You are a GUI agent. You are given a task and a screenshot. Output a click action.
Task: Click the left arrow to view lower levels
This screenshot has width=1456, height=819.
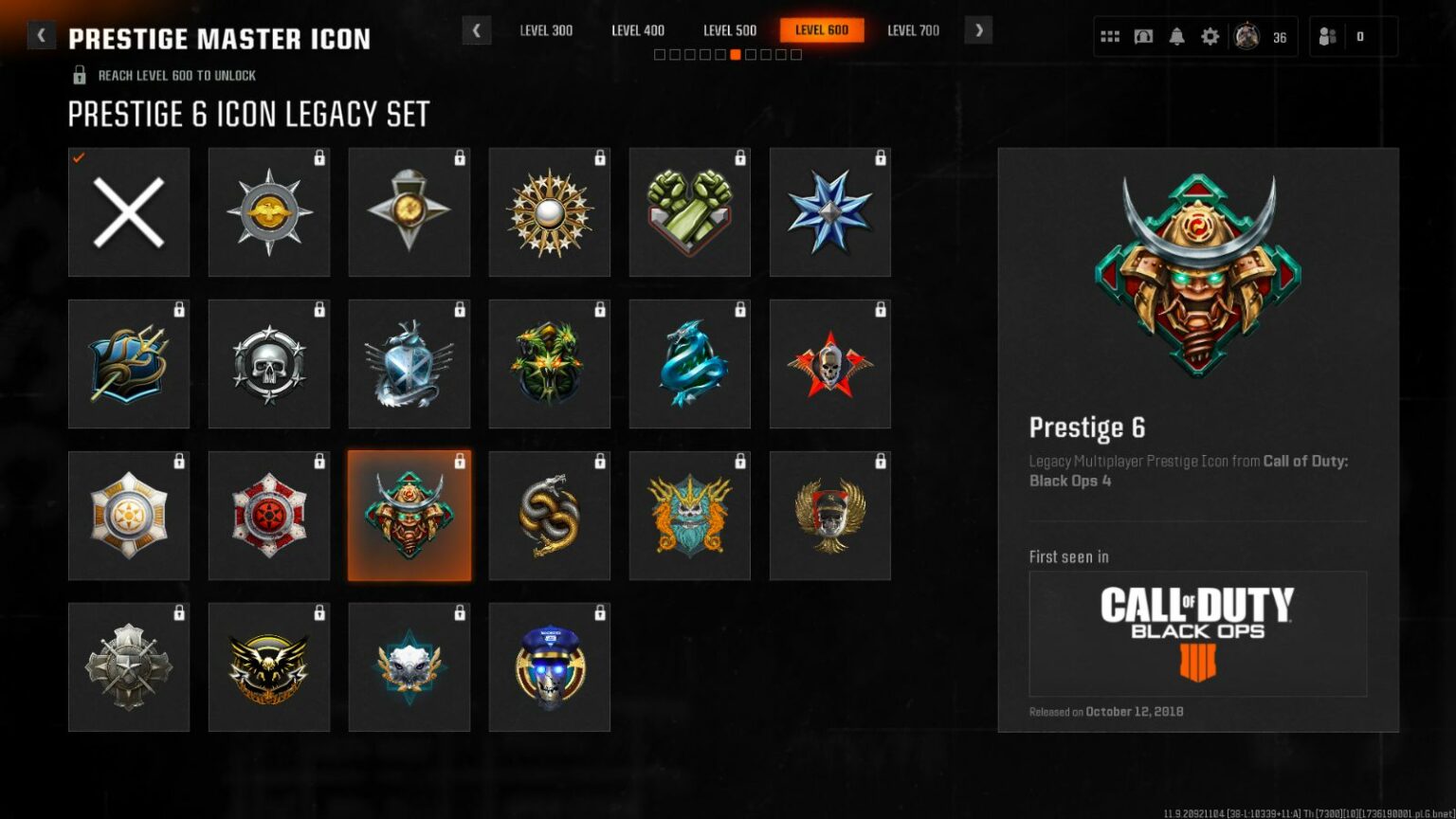pos(476,31)
